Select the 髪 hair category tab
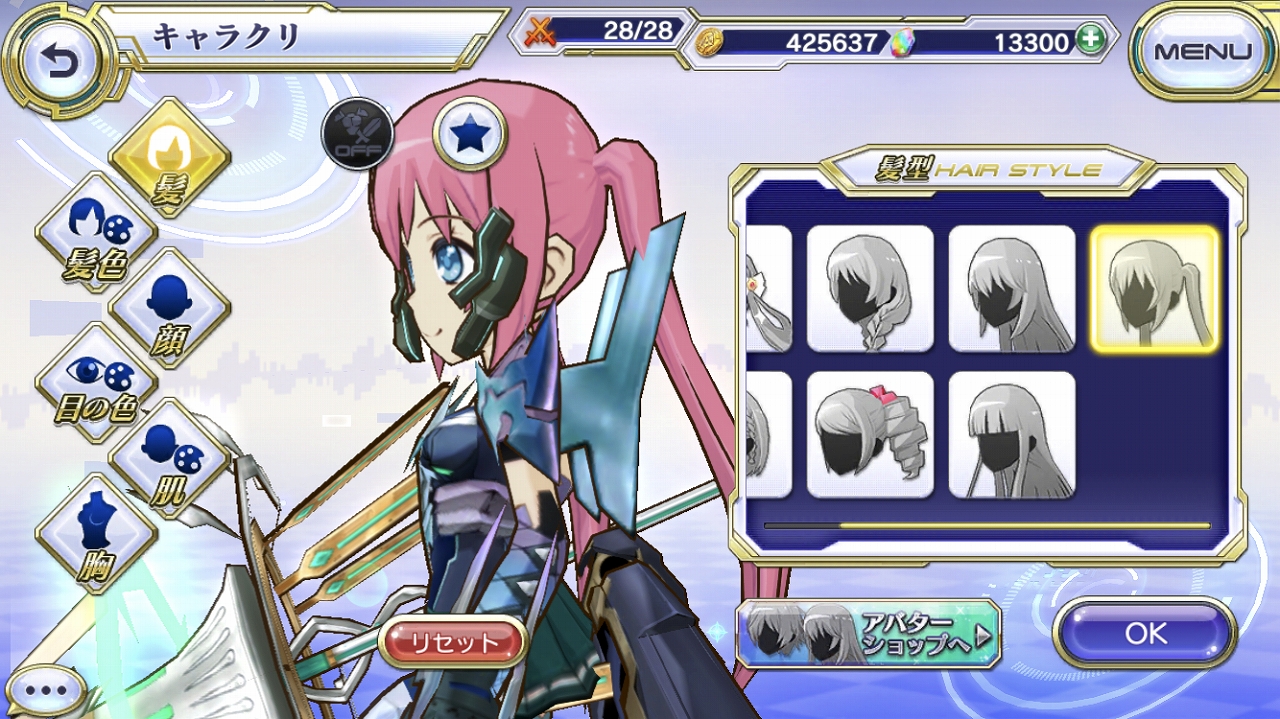Viewport: 1280px width, 719px height. pyautogui.click(x=170, y=157)
